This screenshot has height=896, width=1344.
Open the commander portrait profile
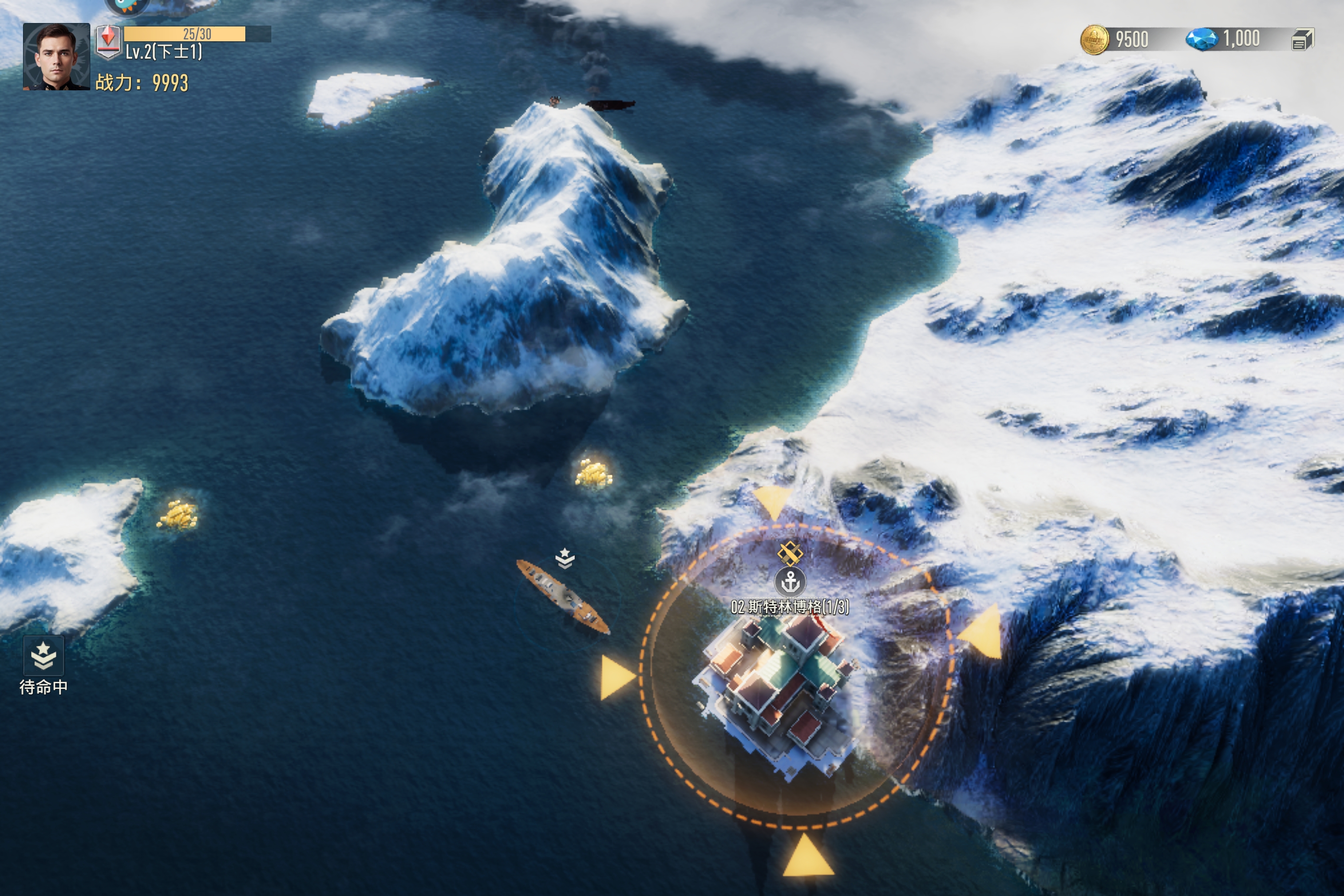click(x=56, y=56)
